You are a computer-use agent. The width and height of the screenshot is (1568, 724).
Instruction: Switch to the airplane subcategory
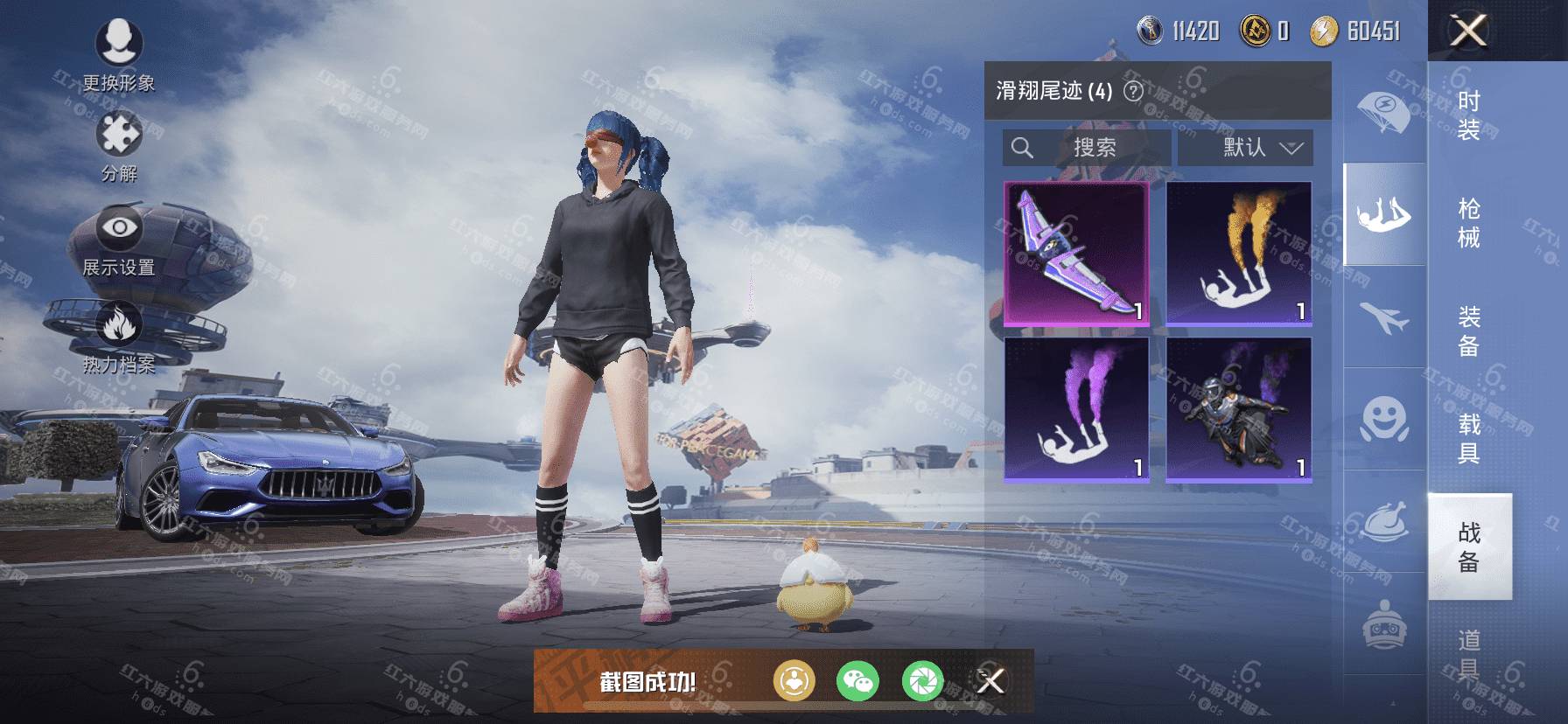[1383, 317]
